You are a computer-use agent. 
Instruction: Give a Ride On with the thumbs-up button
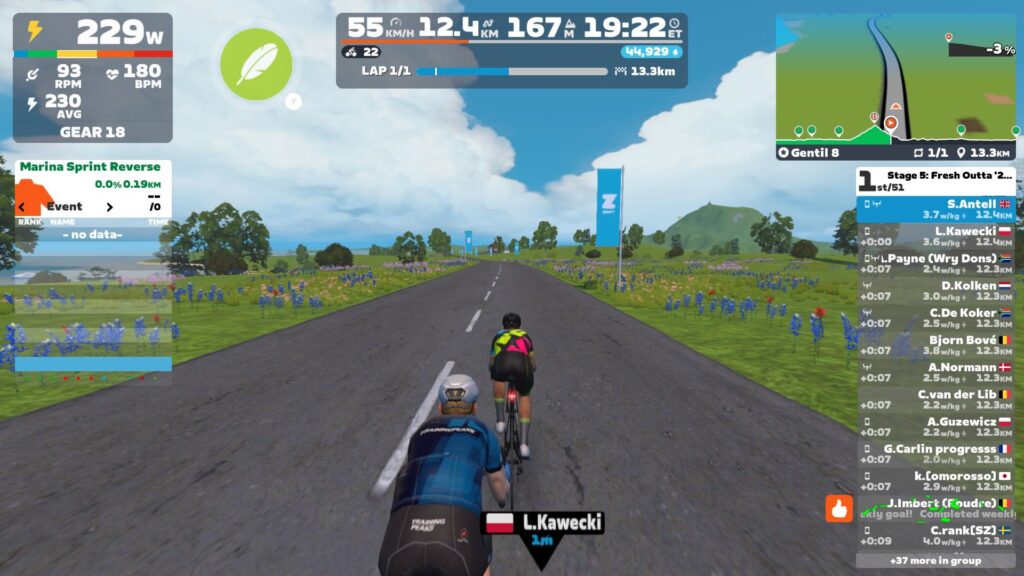coord(839,509)
